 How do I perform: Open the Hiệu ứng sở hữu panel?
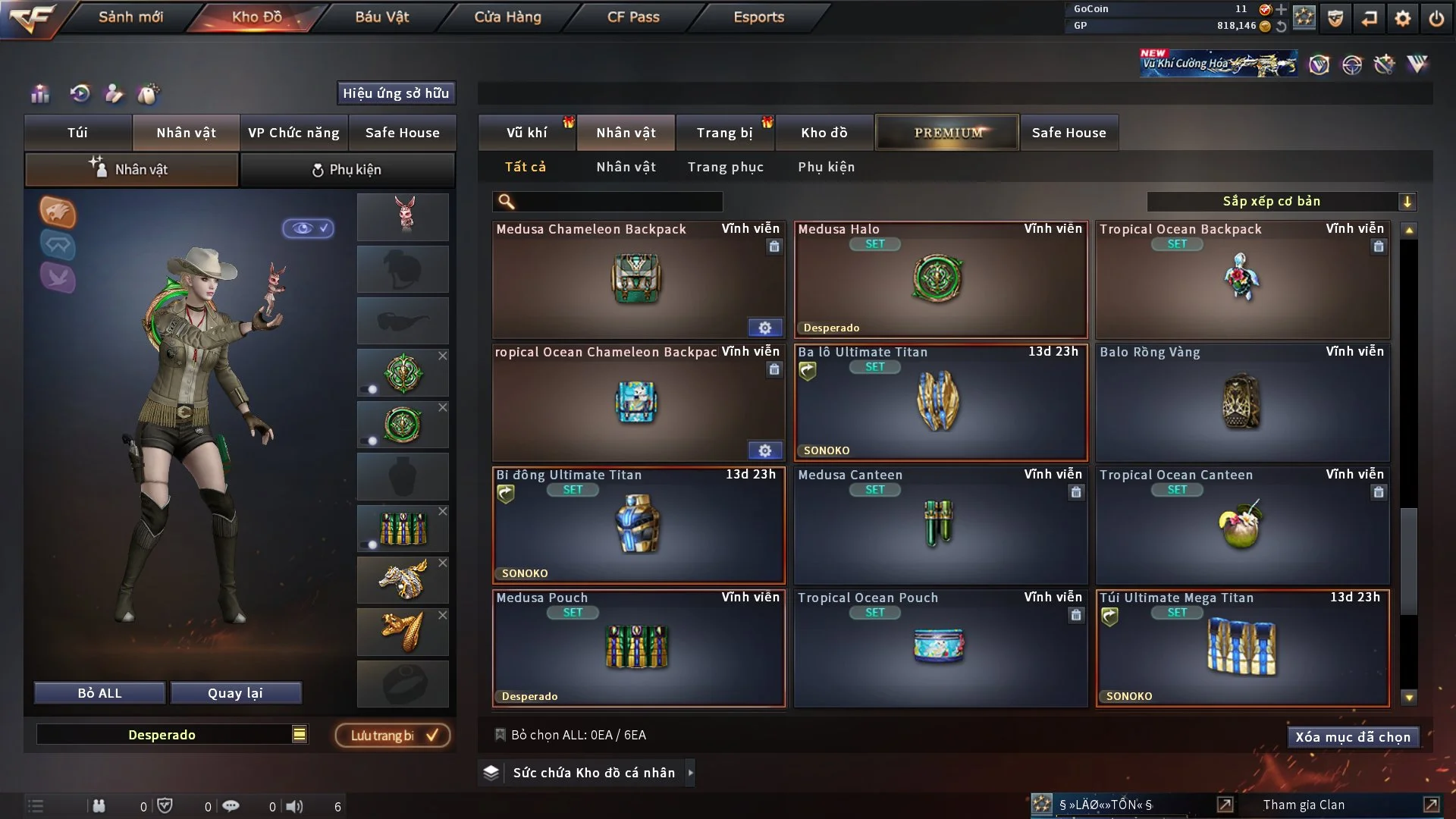(395, 93)
